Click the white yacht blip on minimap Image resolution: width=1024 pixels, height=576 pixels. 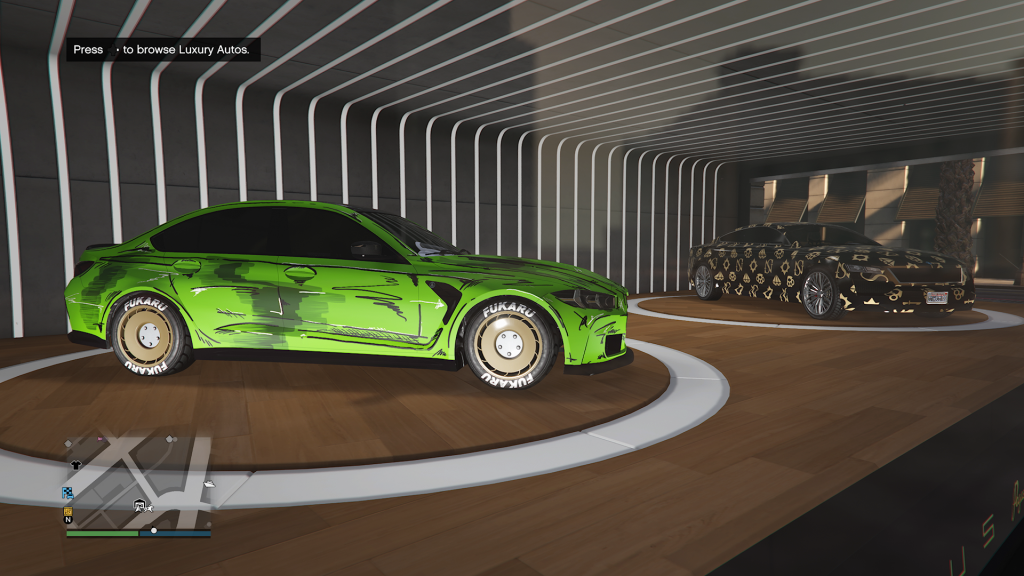point(208,484)
